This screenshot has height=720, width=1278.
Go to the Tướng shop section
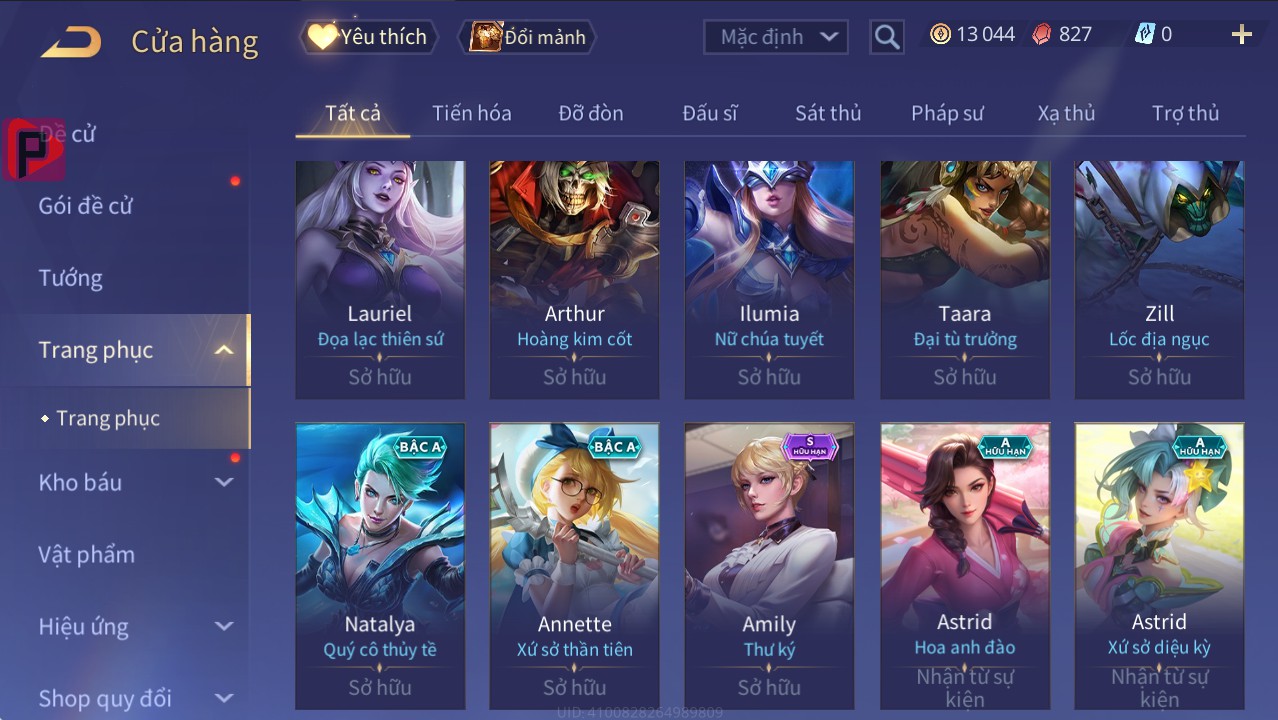pos(71,278)
